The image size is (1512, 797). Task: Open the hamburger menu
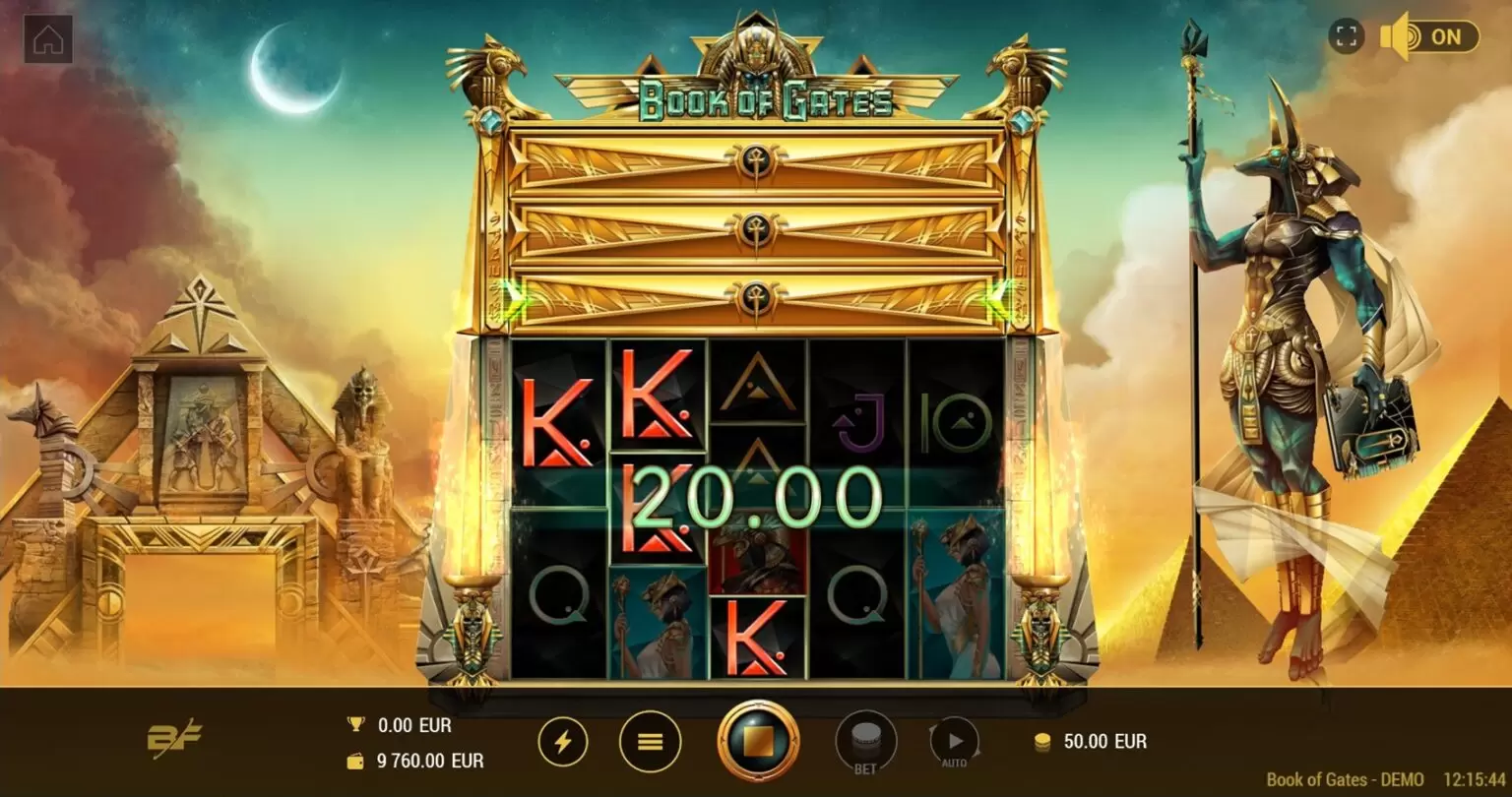click(x=650, y=741)
